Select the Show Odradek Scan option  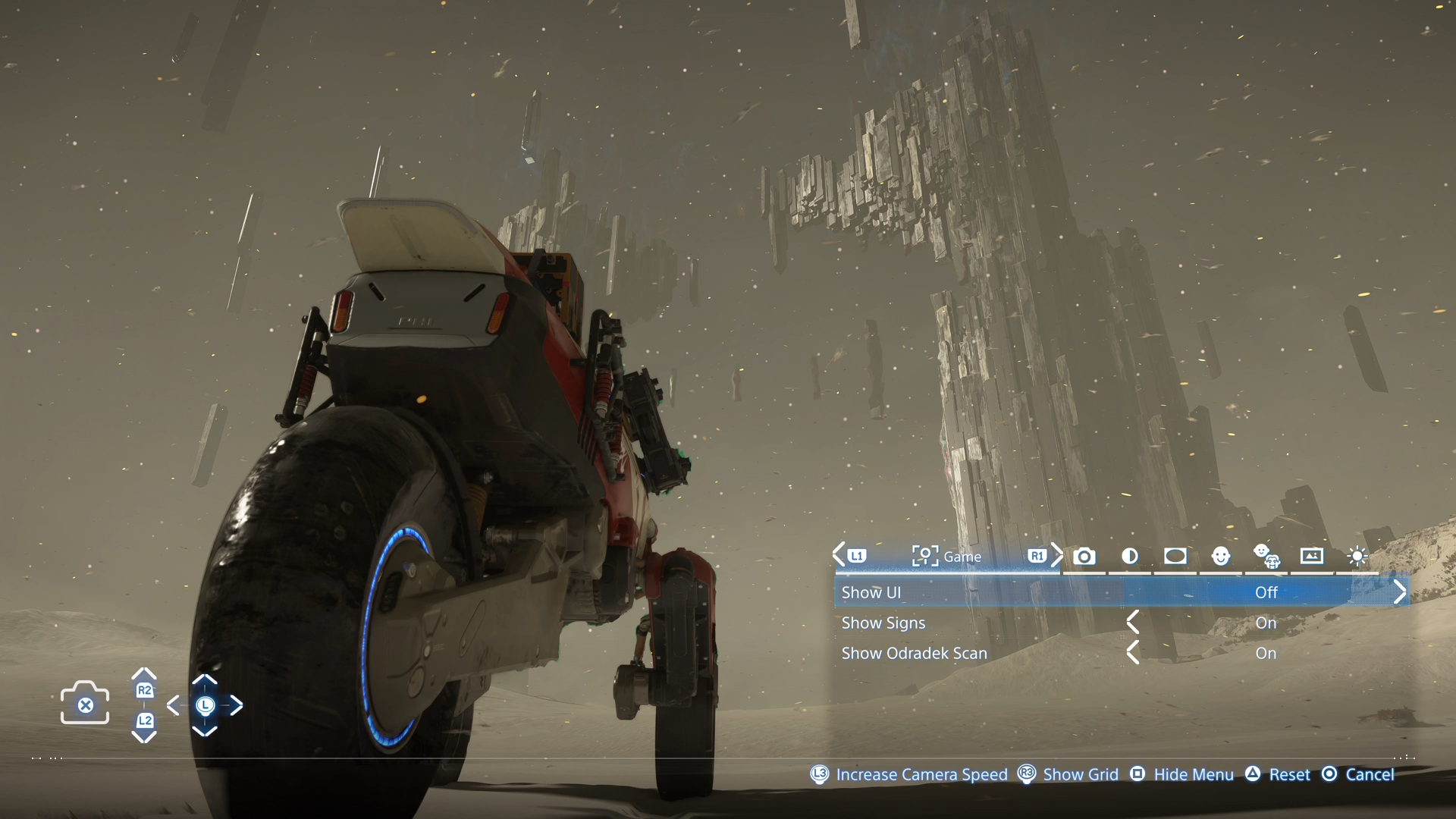point(915,654)
